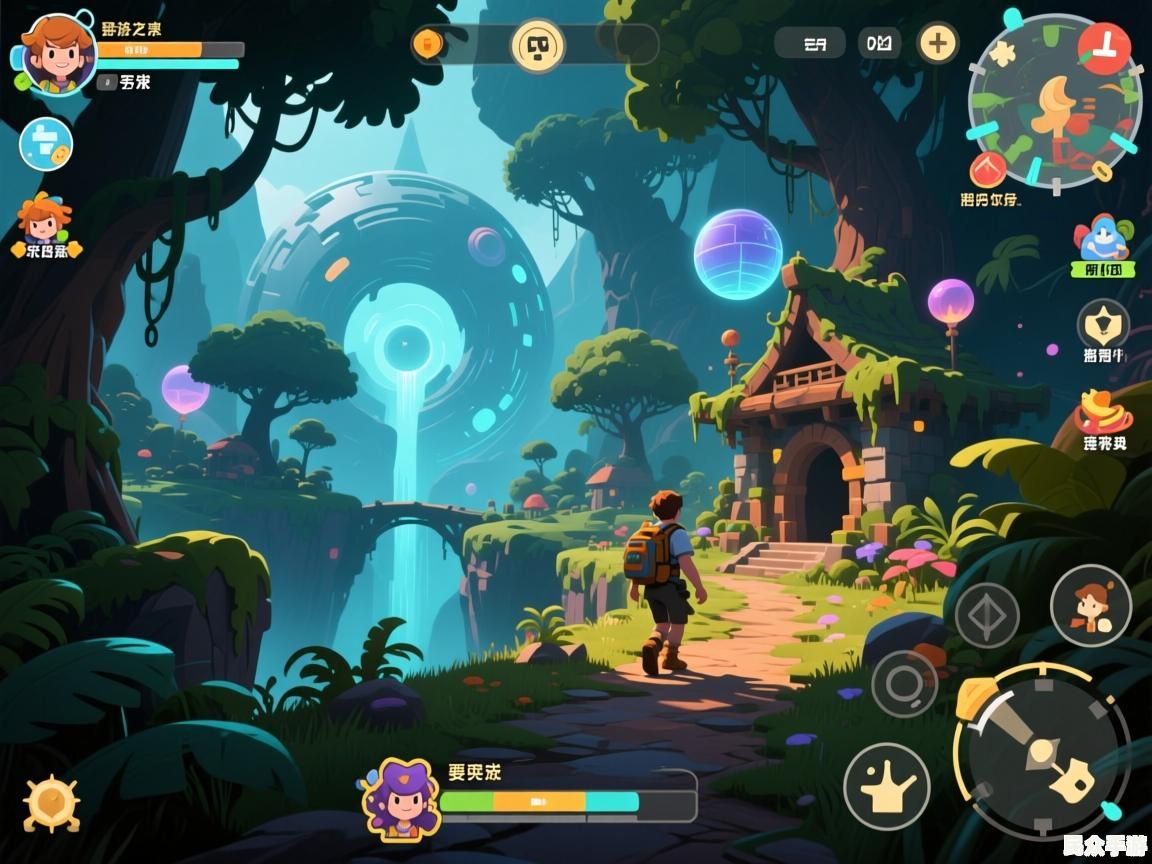Open the blue creature icon menu
This screenshot has height=864, width=1152.
click(x=1102, y=239)
